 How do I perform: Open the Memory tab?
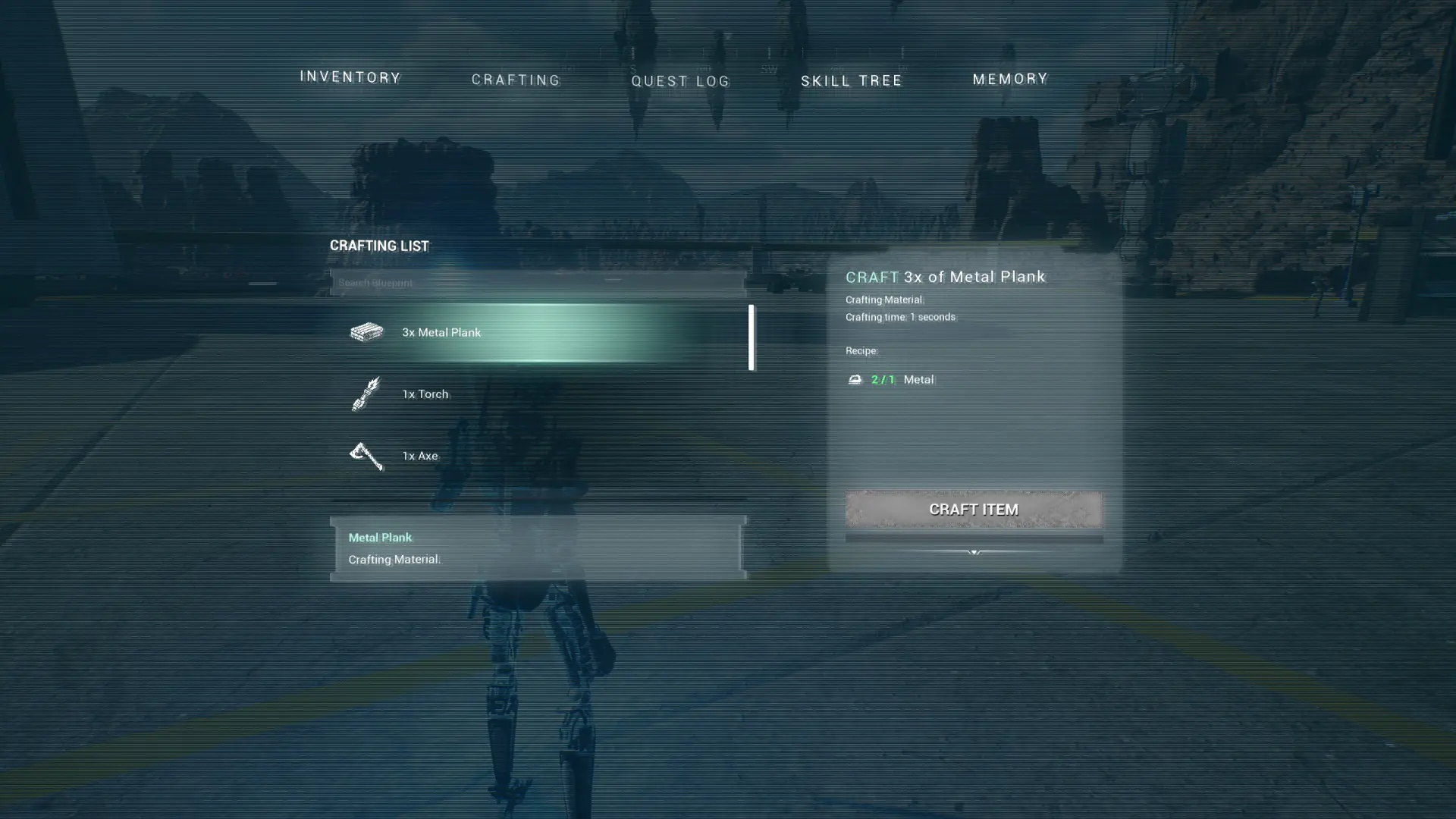1010,79
